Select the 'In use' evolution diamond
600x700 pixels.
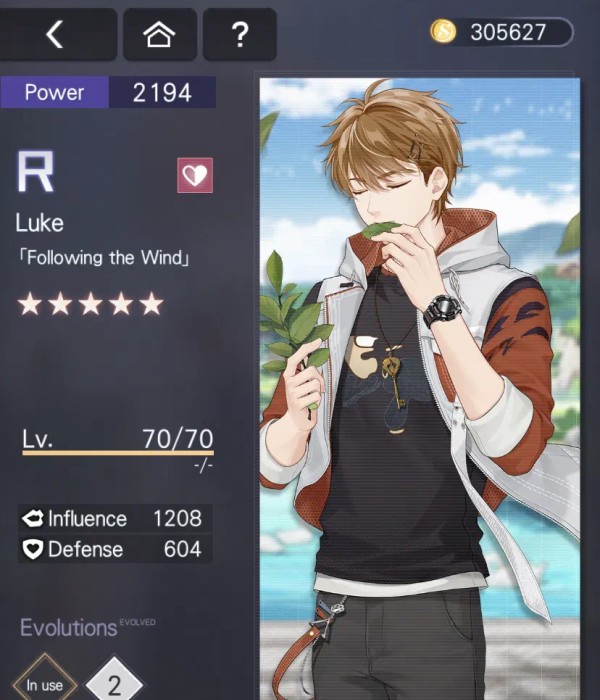tap(44, 682)
